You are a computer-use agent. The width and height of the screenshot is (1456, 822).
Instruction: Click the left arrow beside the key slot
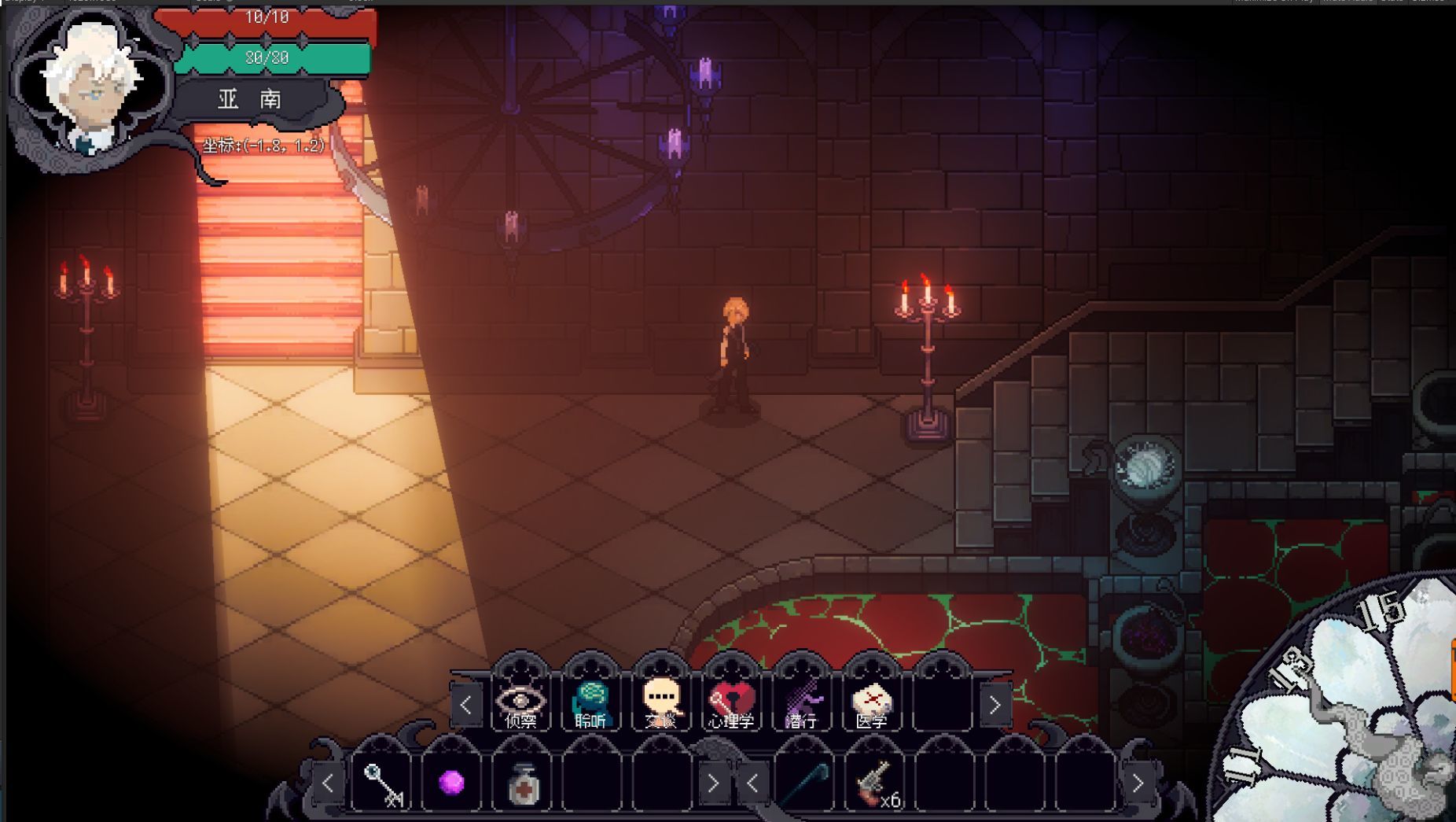[328, 783]
